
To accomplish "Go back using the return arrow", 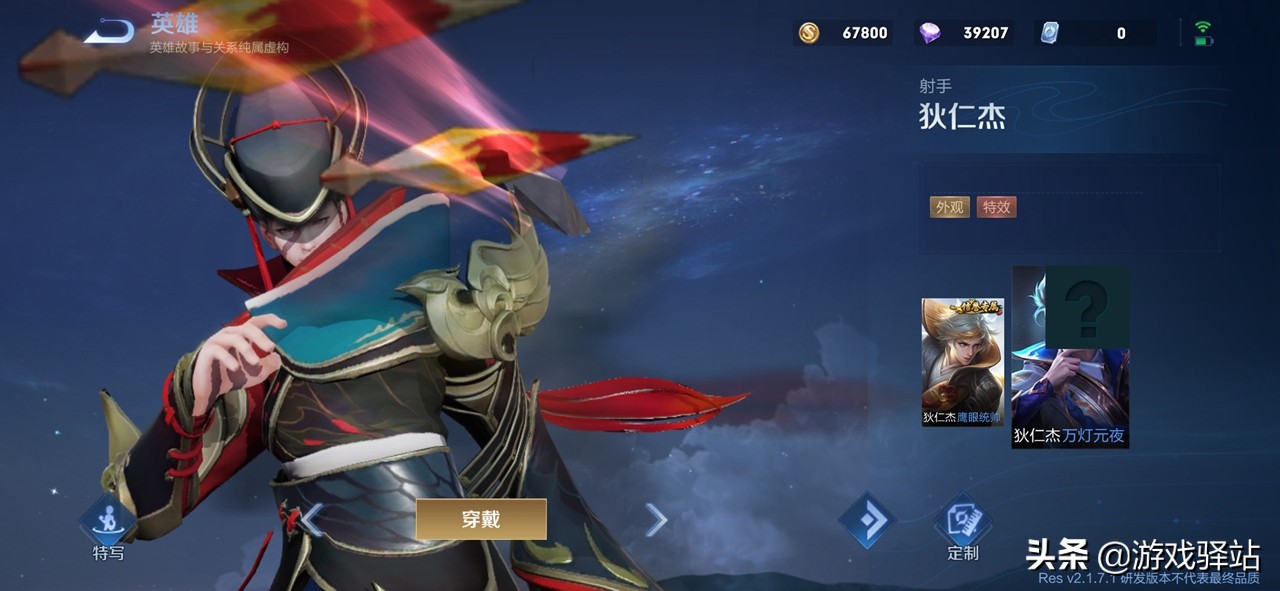I will [x=108, y=32].
